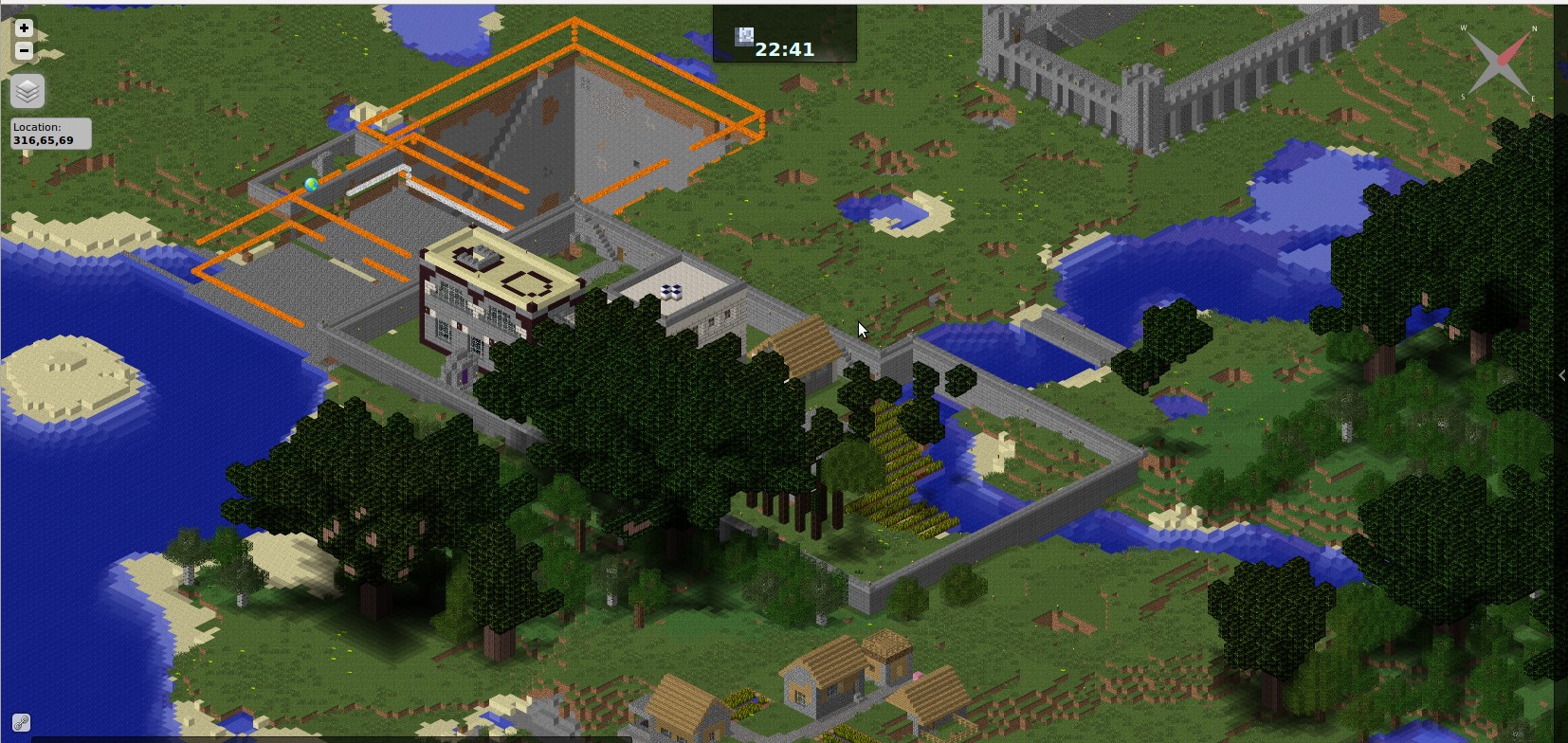
Task: Select the globe player marker on the map
Action: point(311,185)
